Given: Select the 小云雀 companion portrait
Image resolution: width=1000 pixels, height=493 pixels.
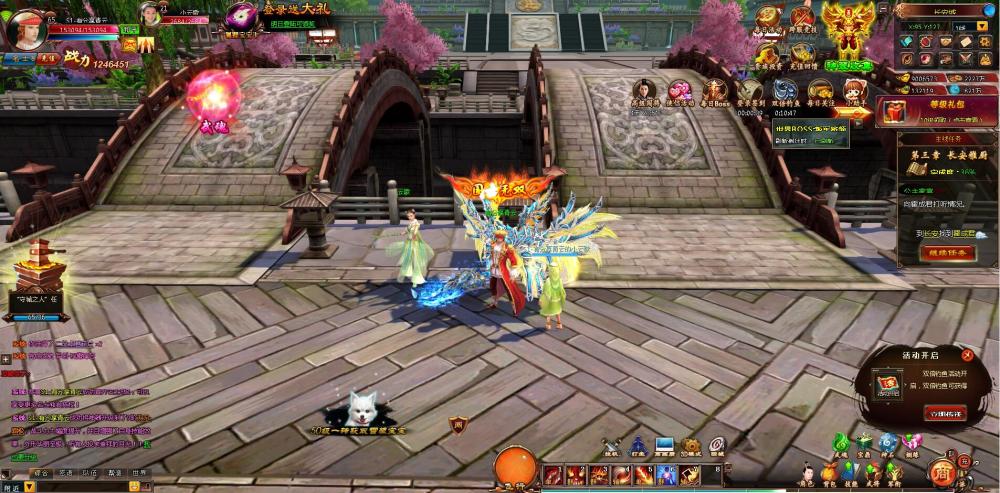Looking at the screenshot, I should point(150,14).
